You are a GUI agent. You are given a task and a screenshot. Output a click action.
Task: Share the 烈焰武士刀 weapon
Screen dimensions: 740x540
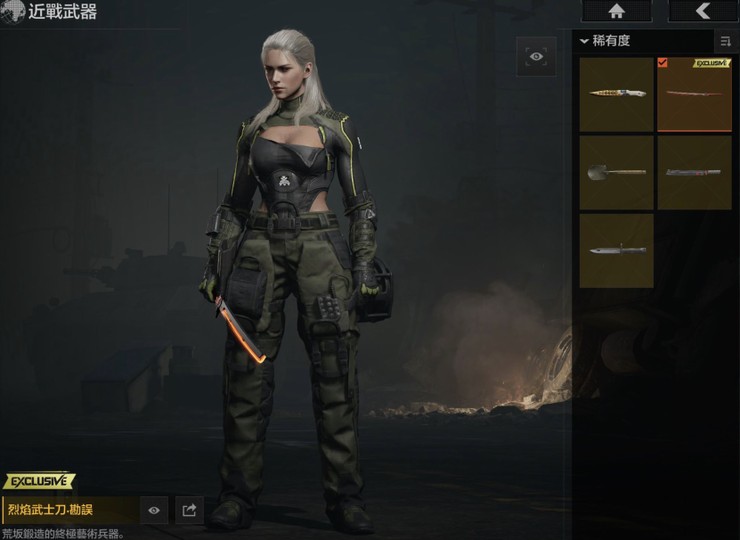click(x=188, y=510)
